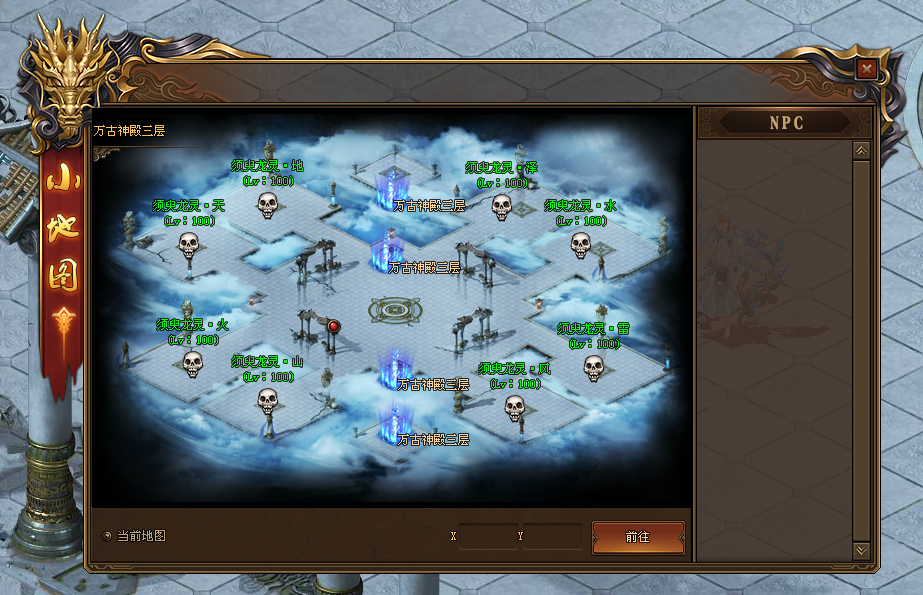Focus the Y coordinate input box
The image size is (923, 595).
[551, 537]
